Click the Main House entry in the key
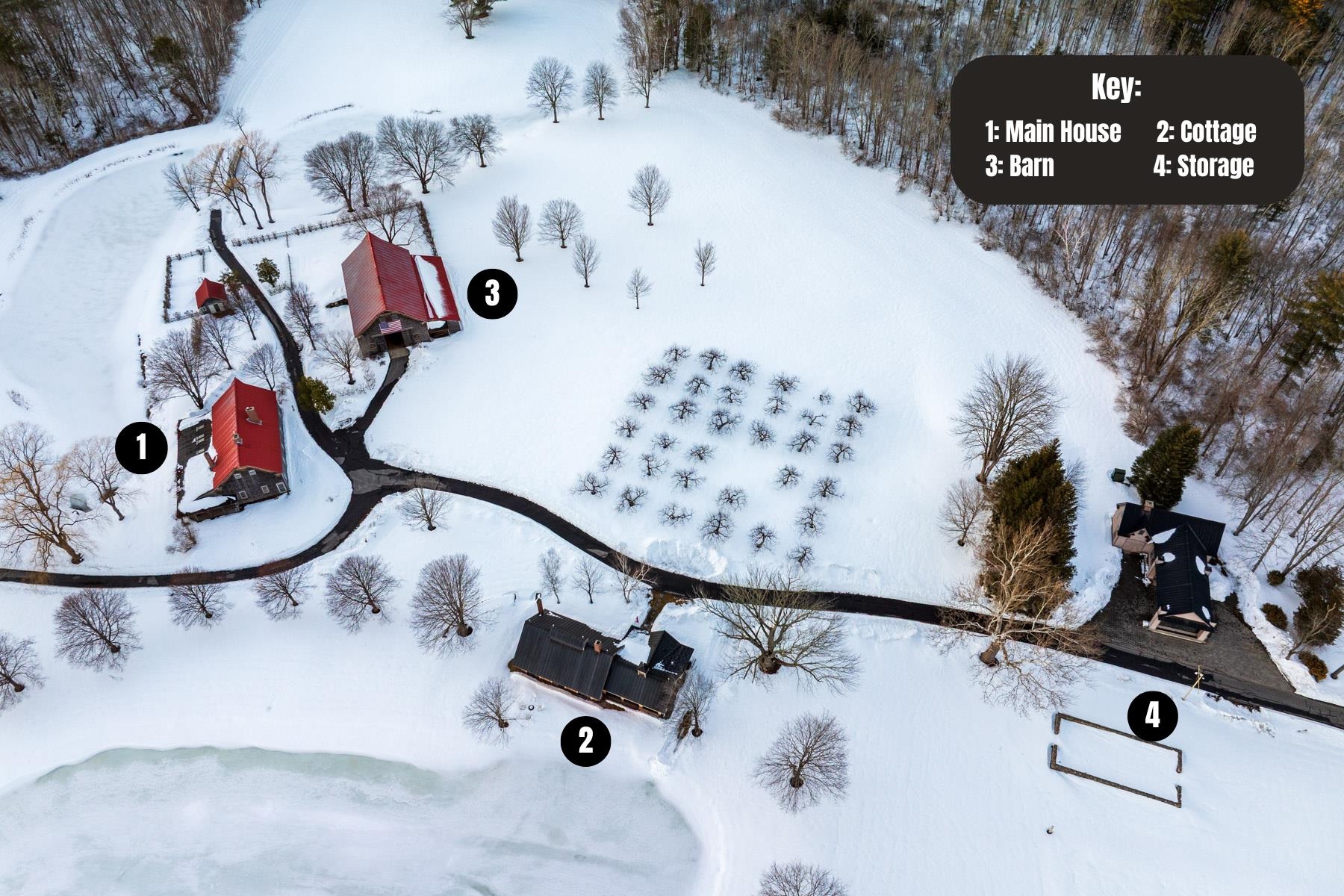 point(1053,131)
